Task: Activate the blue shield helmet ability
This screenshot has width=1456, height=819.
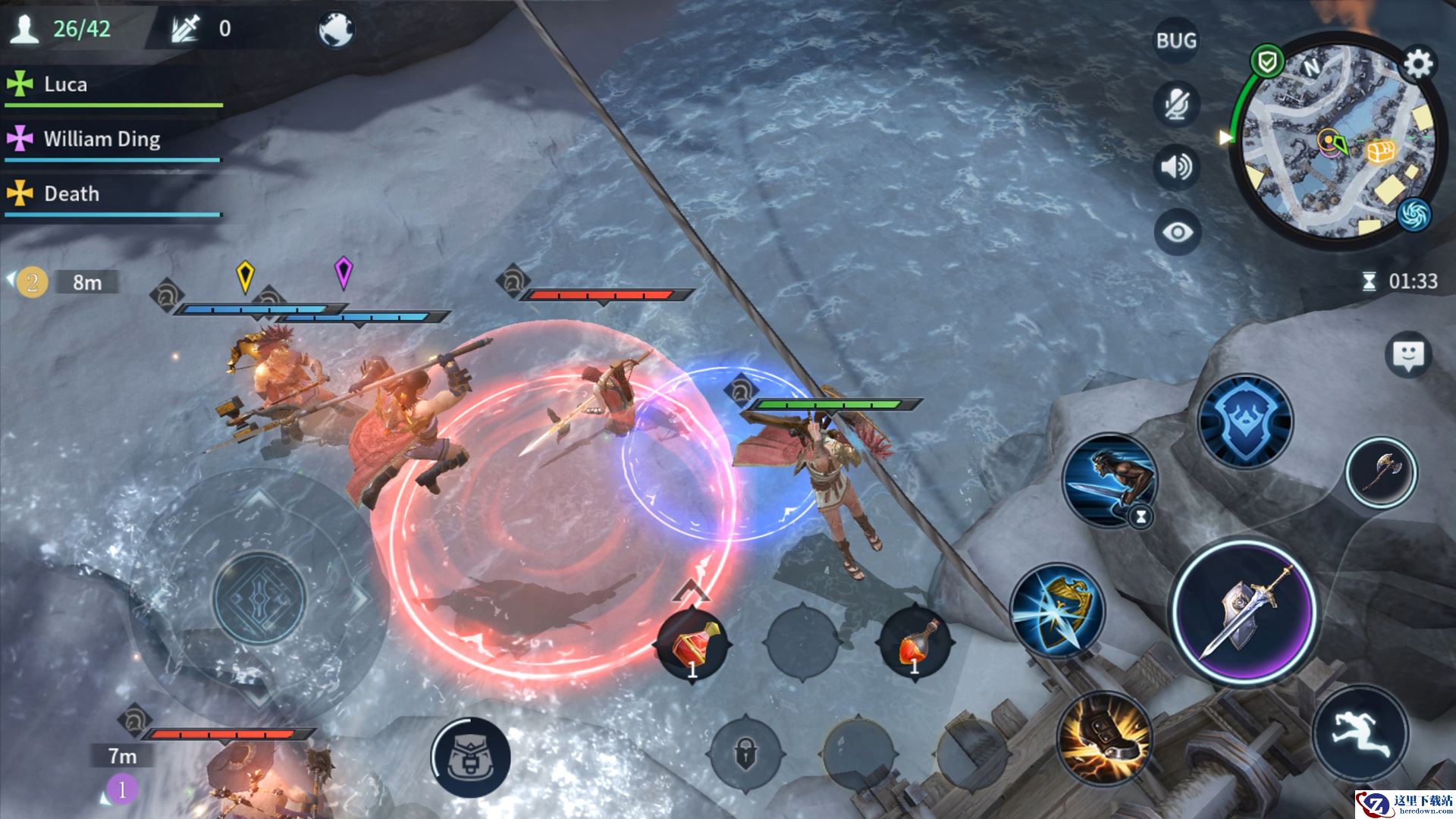Action: 1244,421
